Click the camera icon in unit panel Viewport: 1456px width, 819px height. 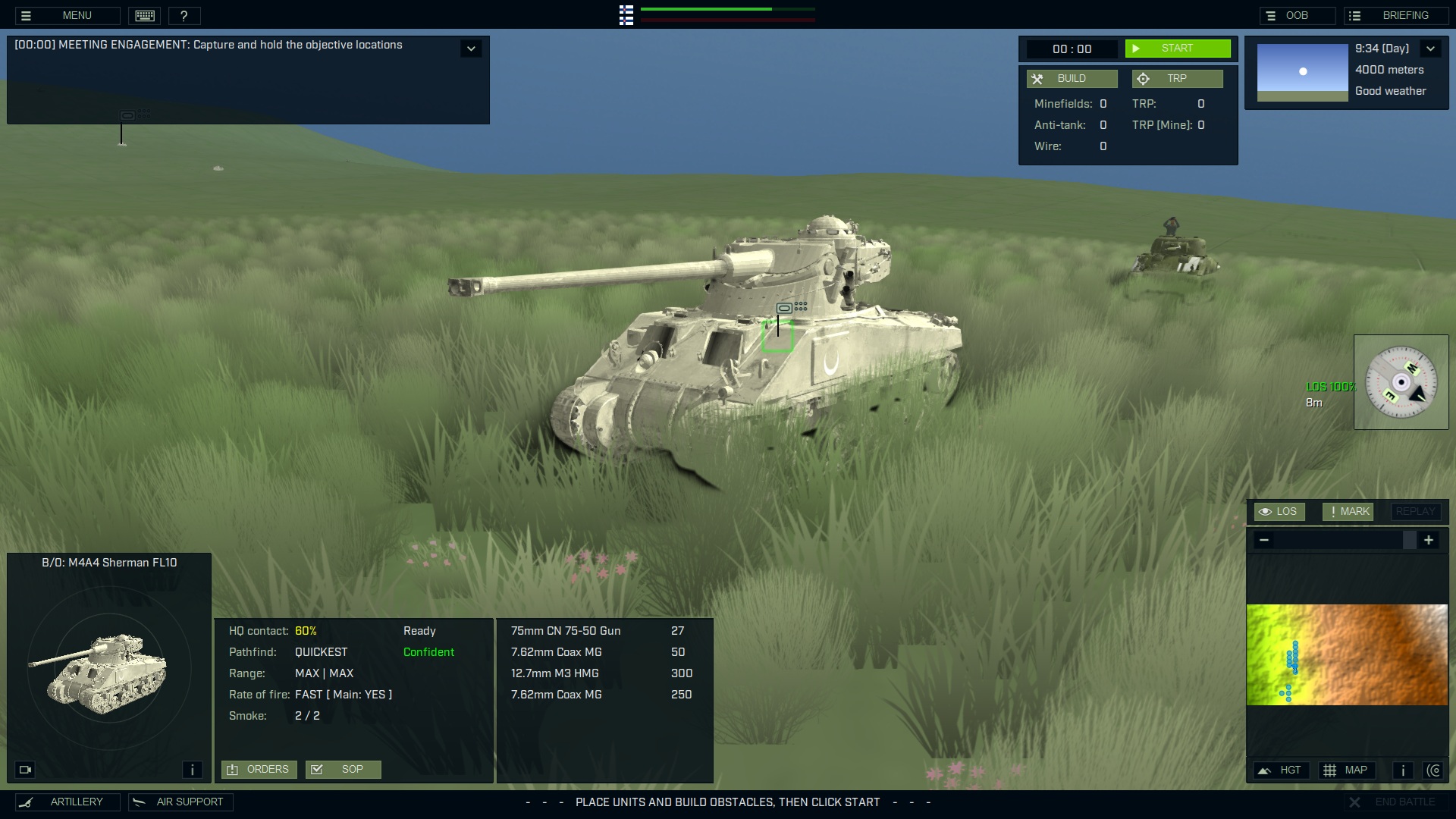click(x=25, y=769)
